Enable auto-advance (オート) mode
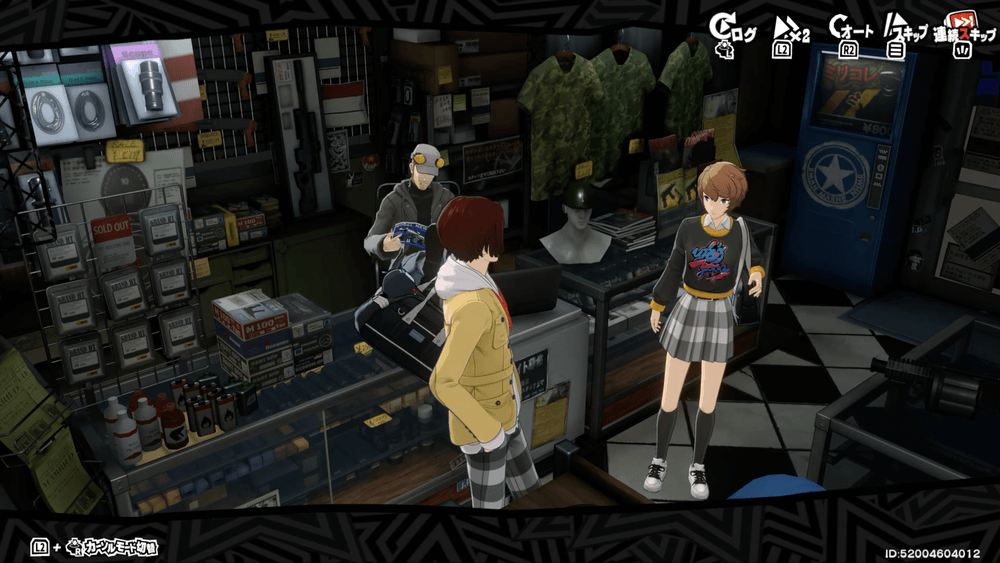1000x563 pixels. (850, 31)
